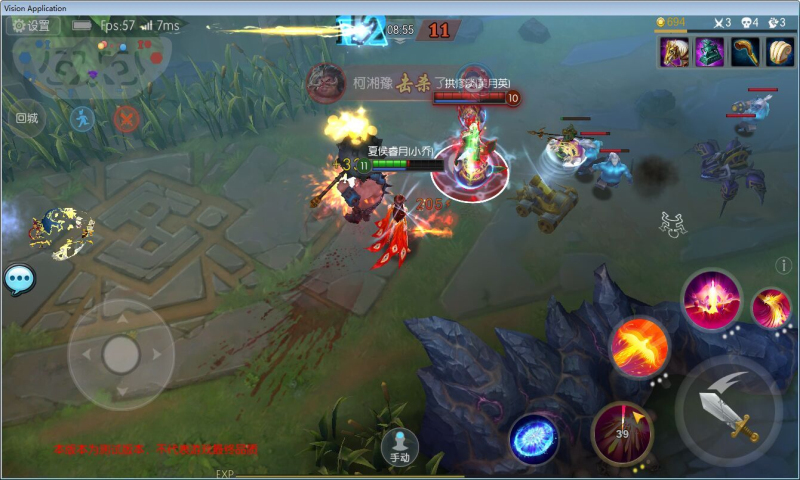Viewport: 800px width, 480px height.
Task: Activate the blue swirl summoner spell
Action: (534, 439)
